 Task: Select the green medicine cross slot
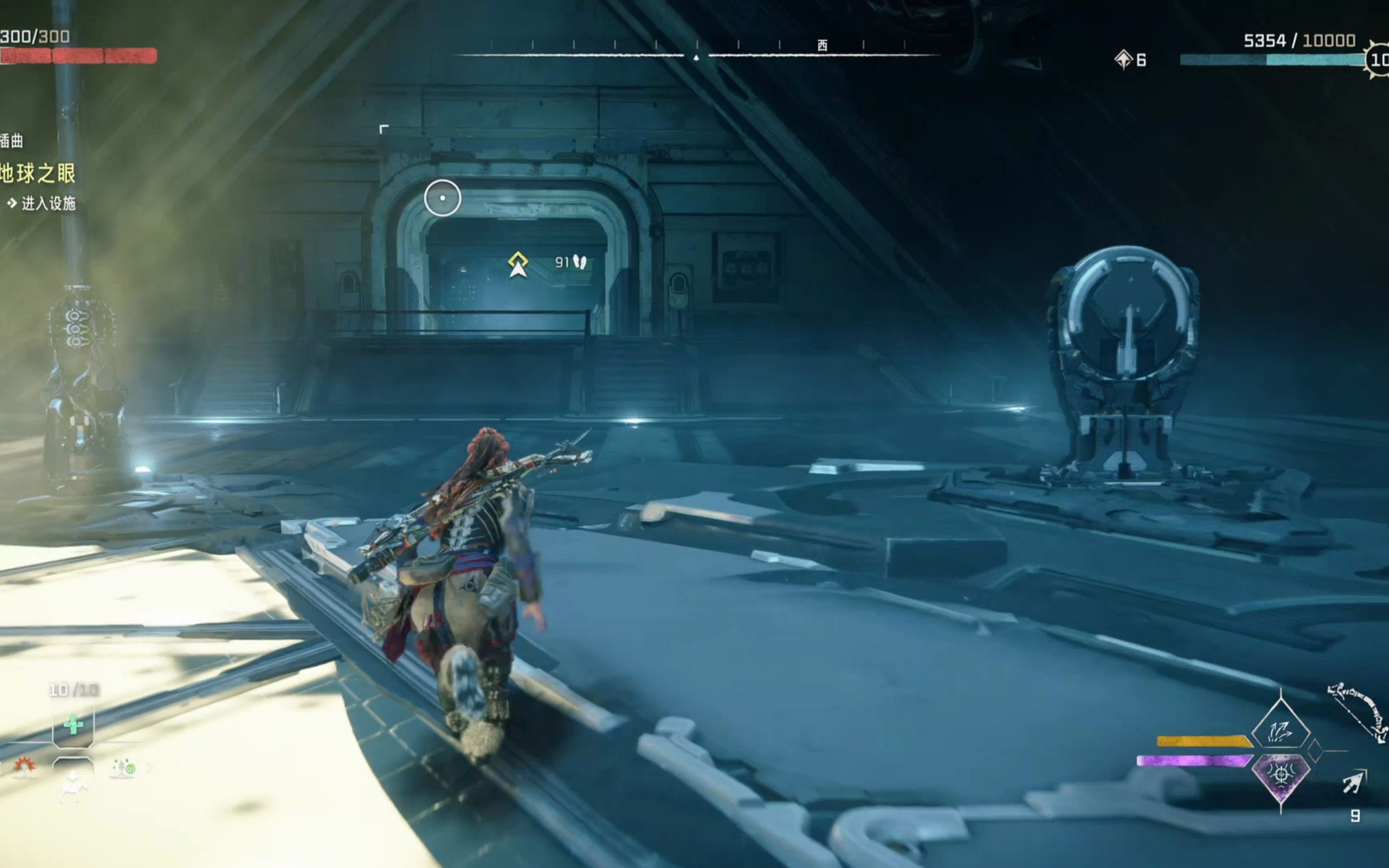click(73, 726)
